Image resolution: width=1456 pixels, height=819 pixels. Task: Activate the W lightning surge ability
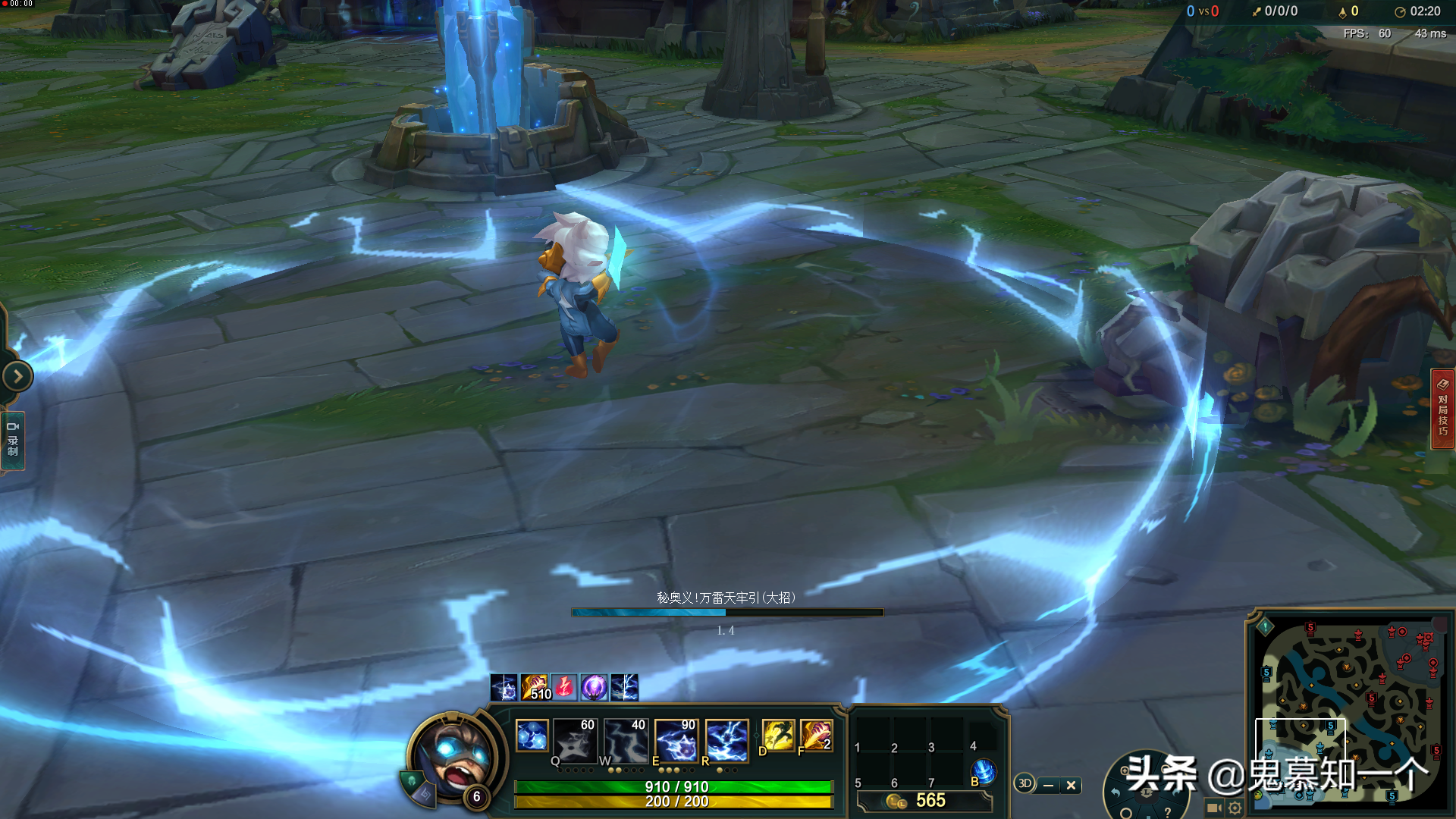626,740
